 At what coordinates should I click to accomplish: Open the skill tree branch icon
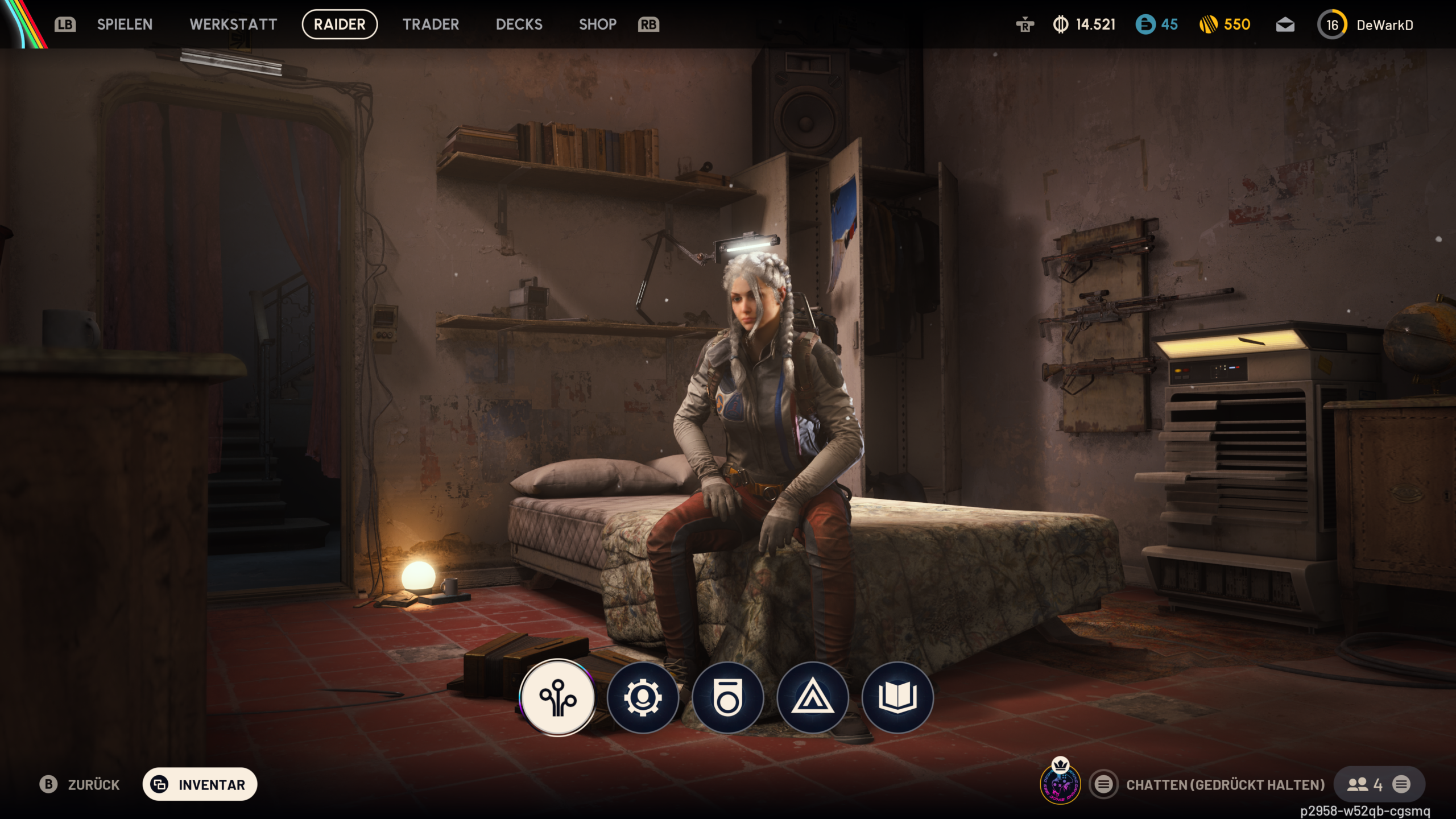coord(558,698)
